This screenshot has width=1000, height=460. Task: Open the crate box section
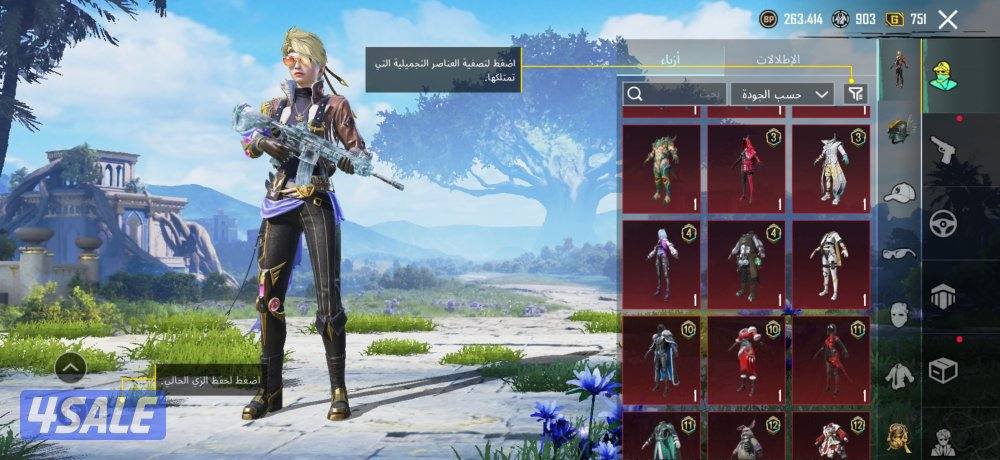pos(943,370)
